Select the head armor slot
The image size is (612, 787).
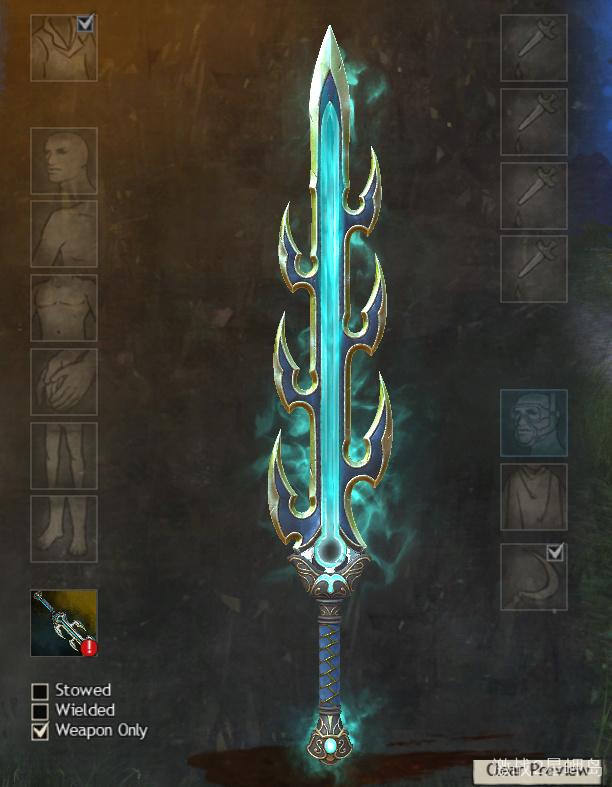[x=64, y=161]
